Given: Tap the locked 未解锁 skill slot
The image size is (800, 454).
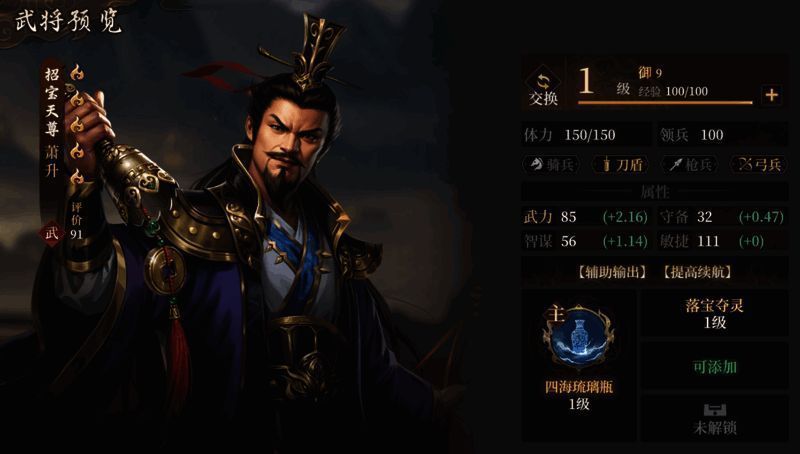Looking at the screenshot, I should pos(713,419).
